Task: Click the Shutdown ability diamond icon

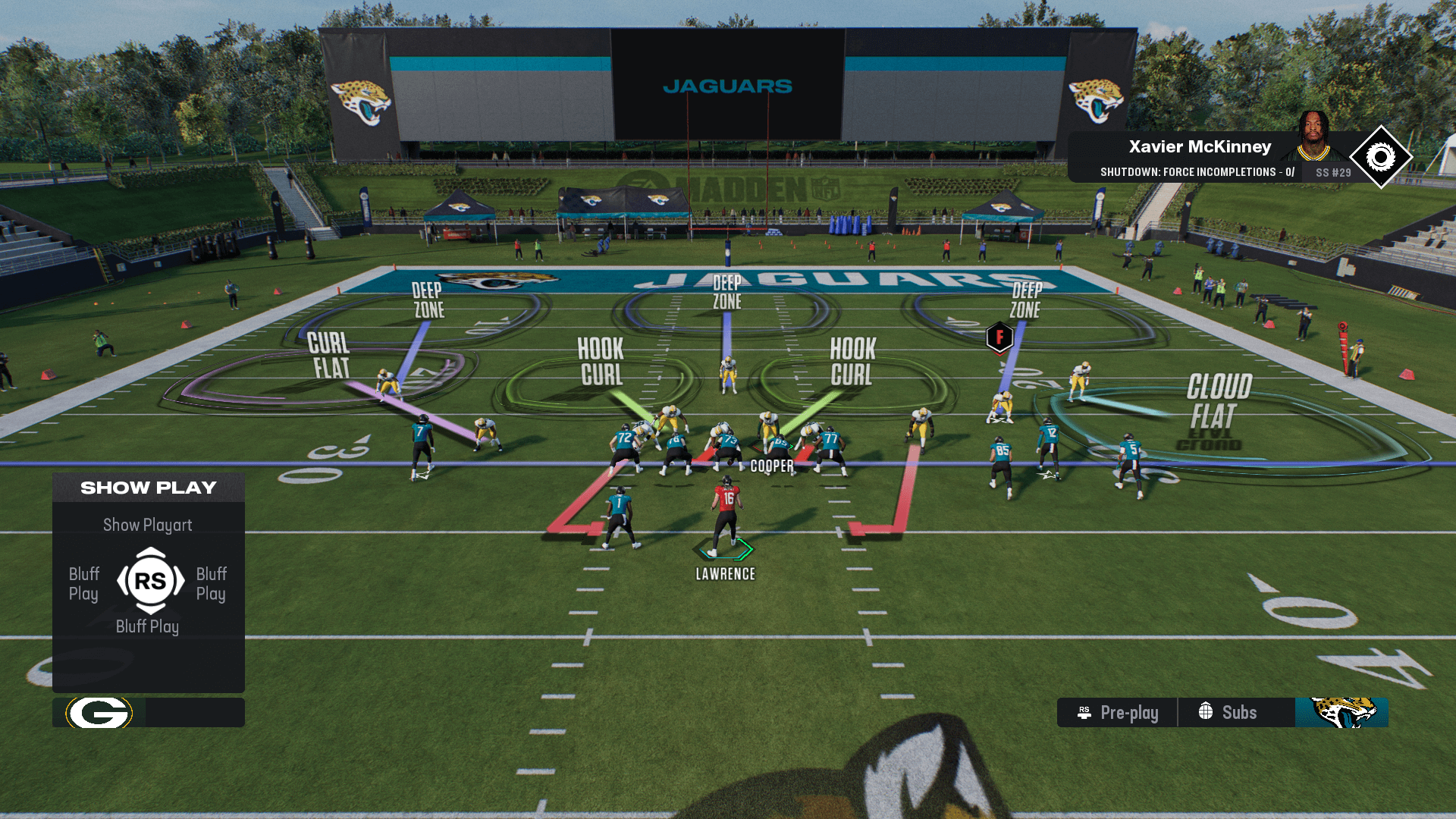Action: coord(1380,158)
